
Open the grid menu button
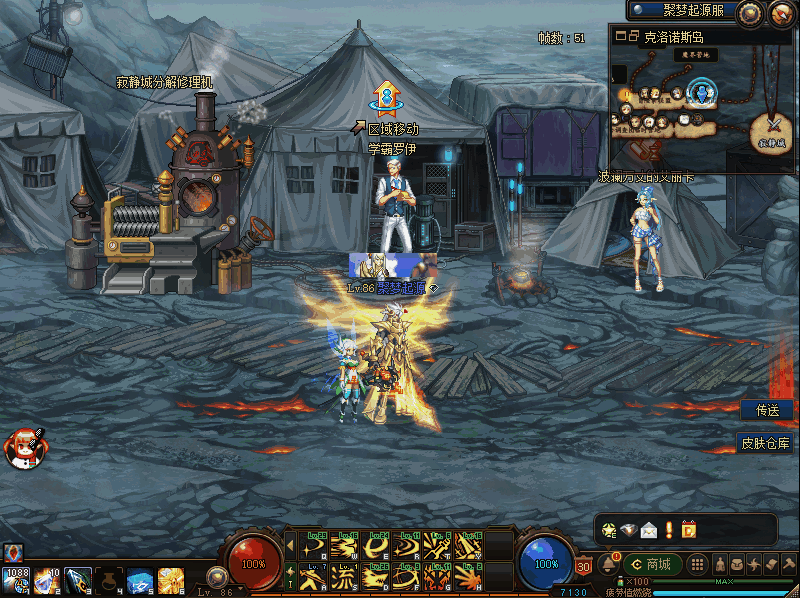coord(699,564)
